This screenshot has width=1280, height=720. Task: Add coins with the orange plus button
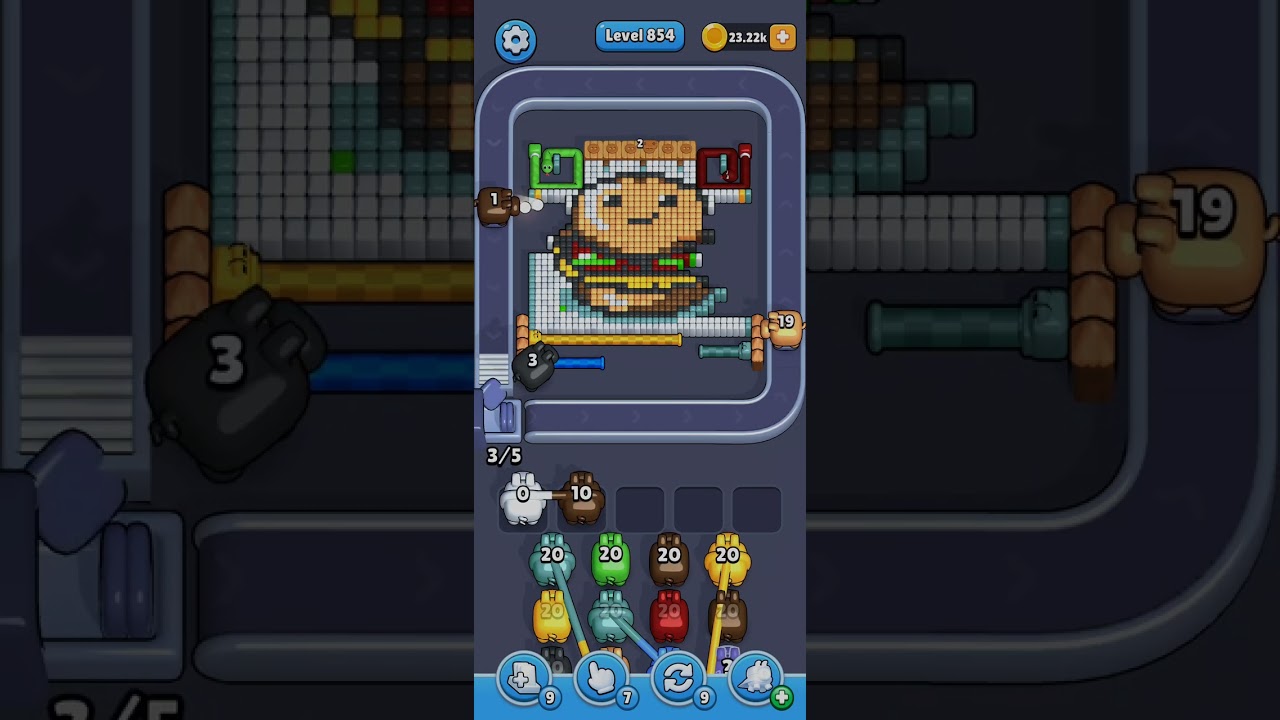pos(783,37)
